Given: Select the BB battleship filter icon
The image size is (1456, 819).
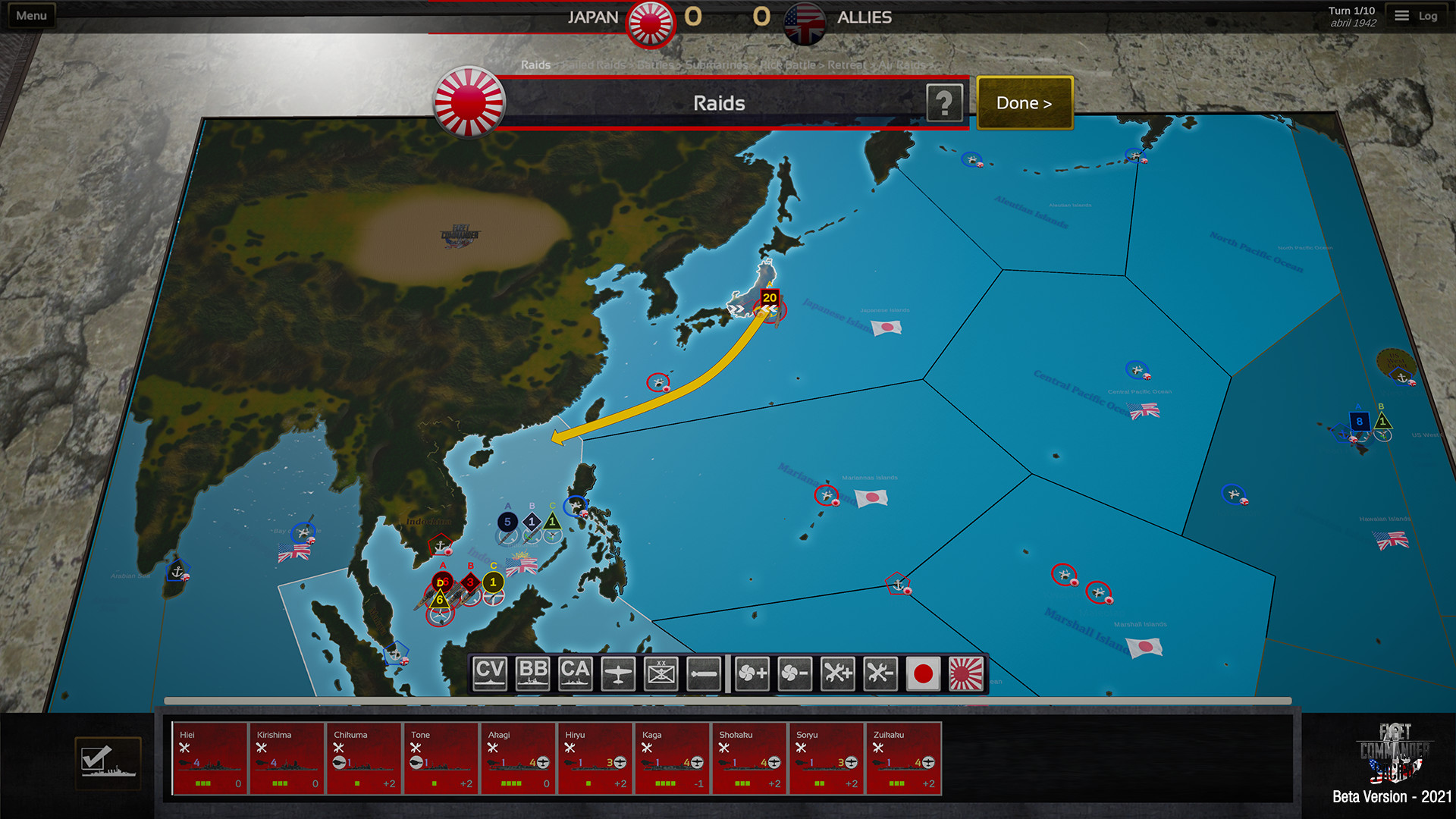Looking at the screenshot, I should (532, 673).
